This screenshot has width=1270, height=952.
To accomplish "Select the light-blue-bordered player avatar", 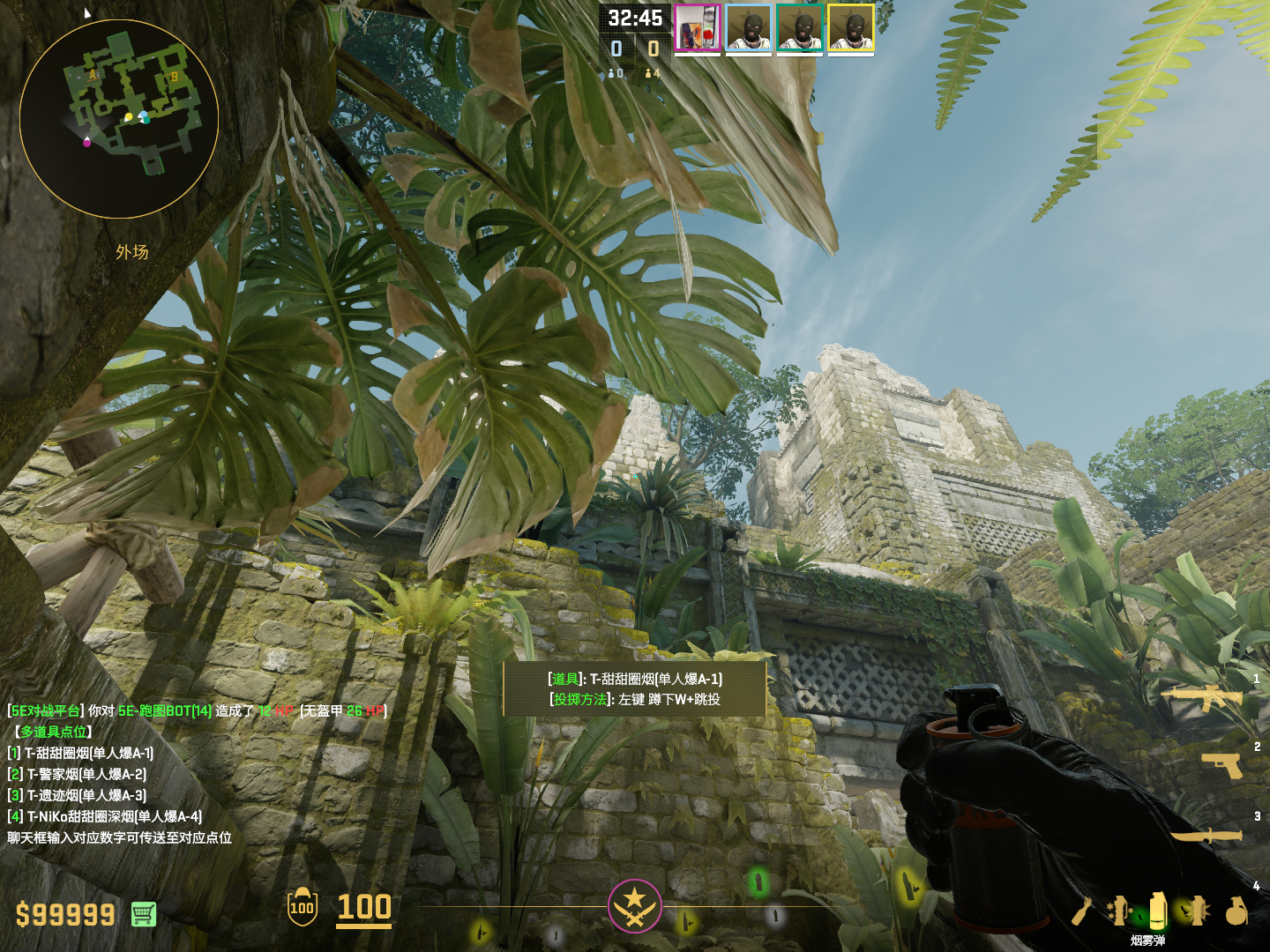I will [749, 28].
